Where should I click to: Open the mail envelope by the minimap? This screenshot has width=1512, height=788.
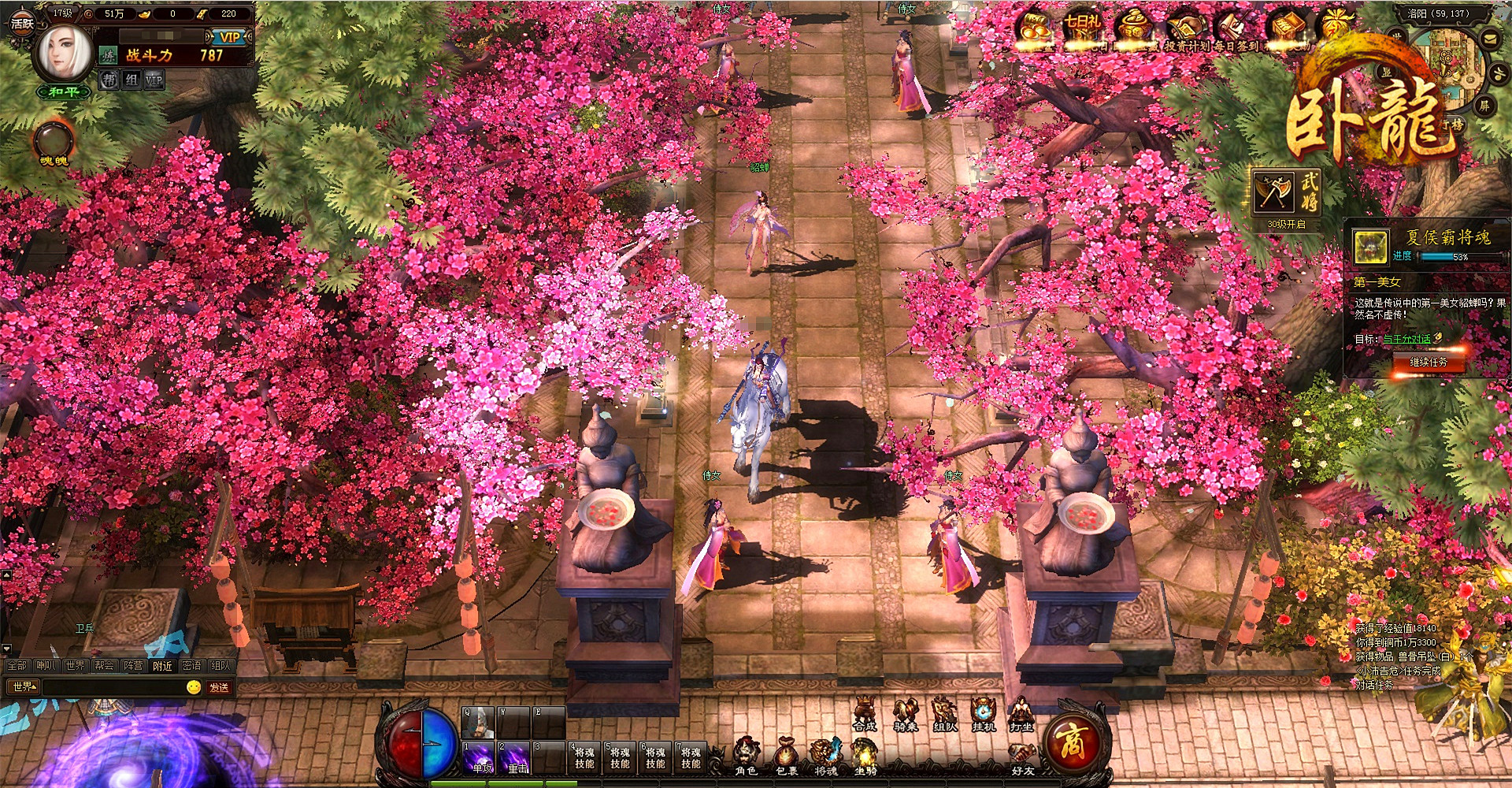[1491, 39]
